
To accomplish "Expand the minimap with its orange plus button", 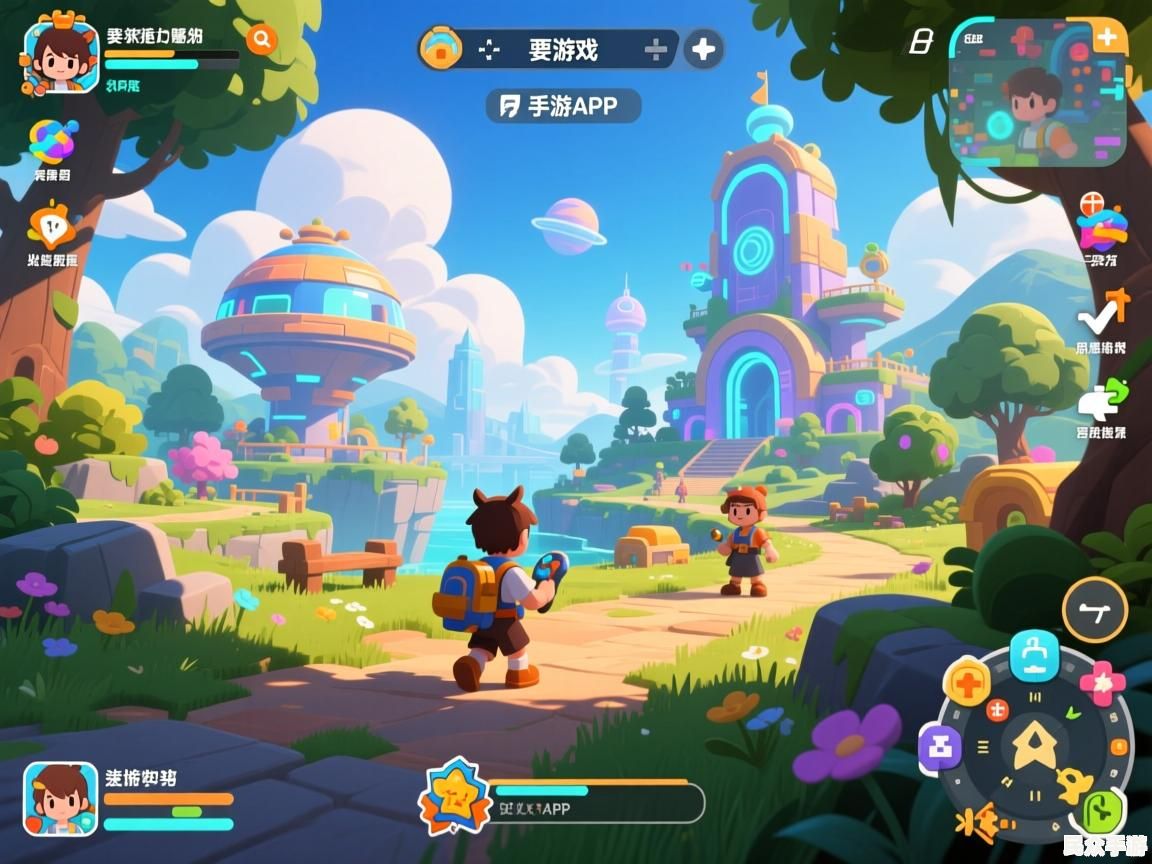I will click(x=1107, y=38).
